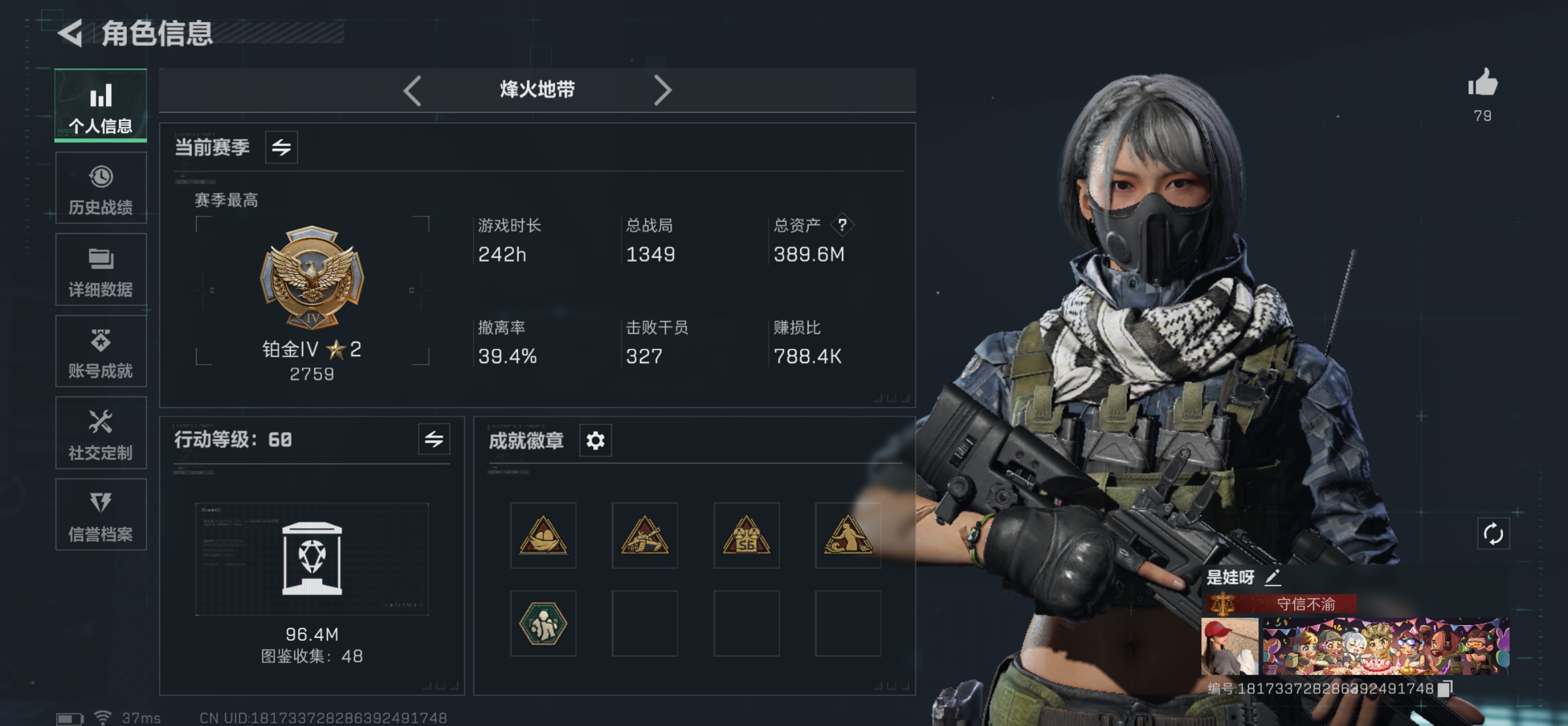Select the 烽火地带 mode title

coord(537,89)
